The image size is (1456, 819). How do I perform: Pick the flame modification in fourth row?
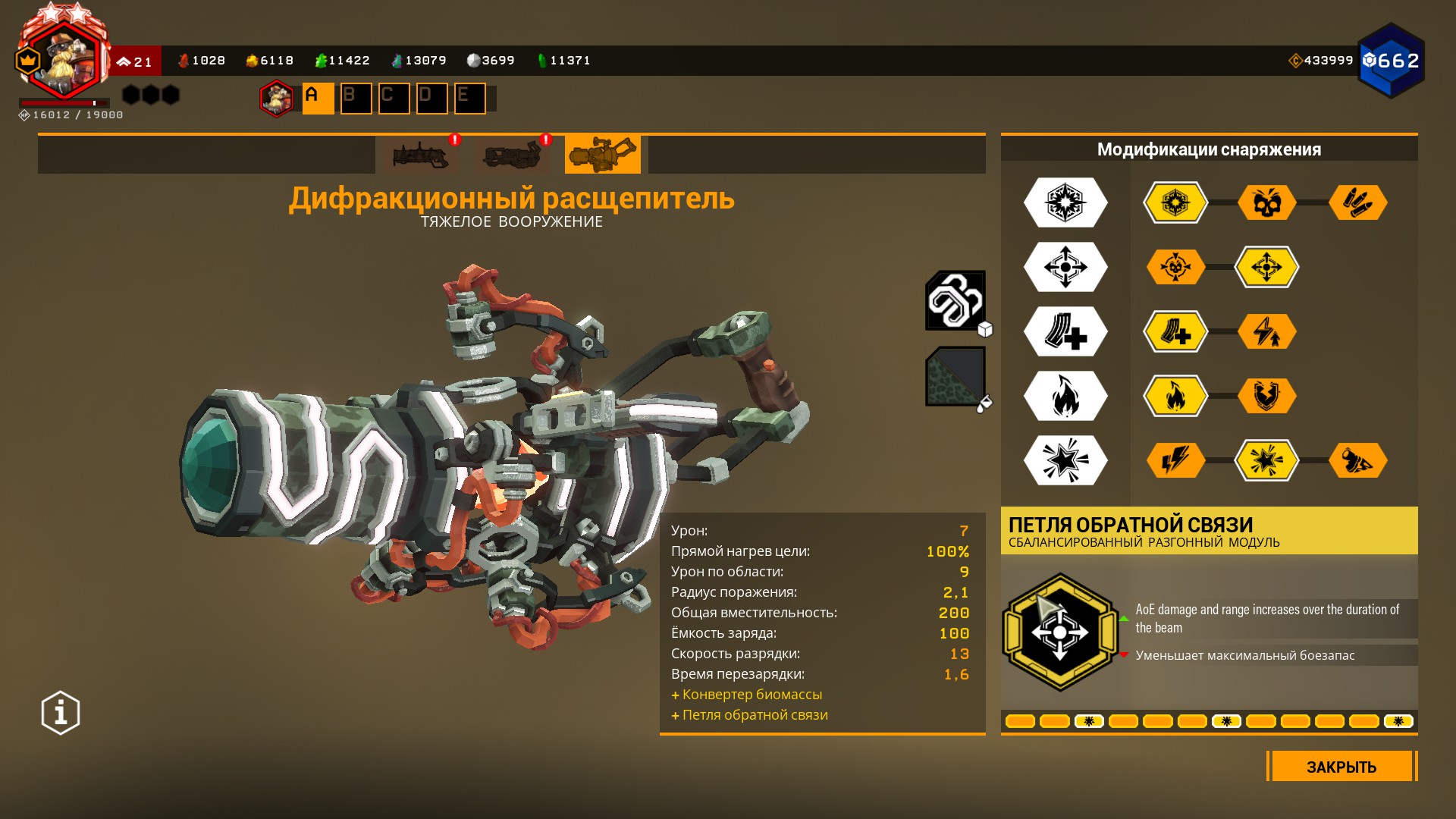pos(1175,396)
